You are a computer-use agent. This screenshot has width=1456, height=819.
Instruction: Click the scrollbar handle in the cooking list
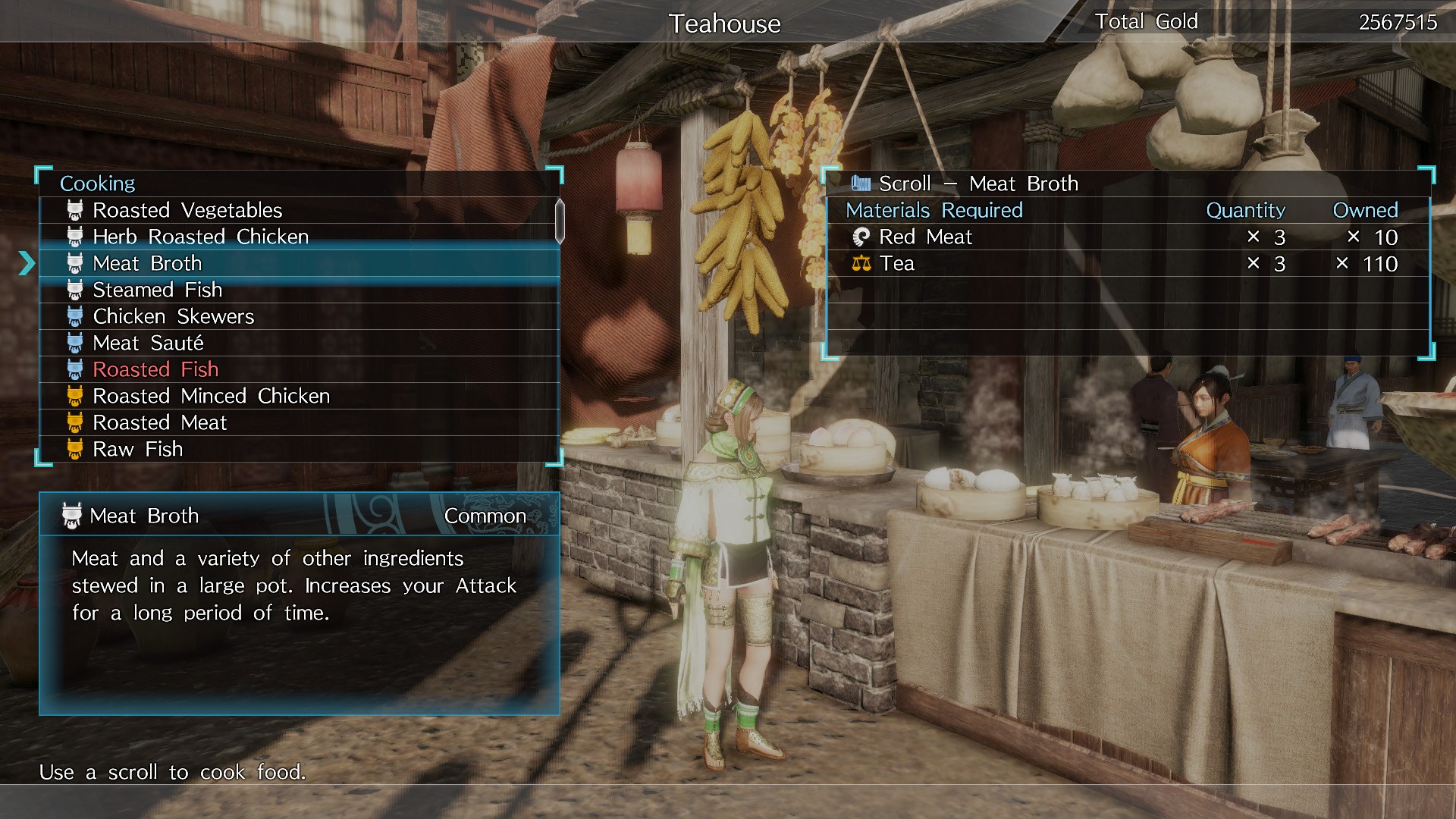559,220
